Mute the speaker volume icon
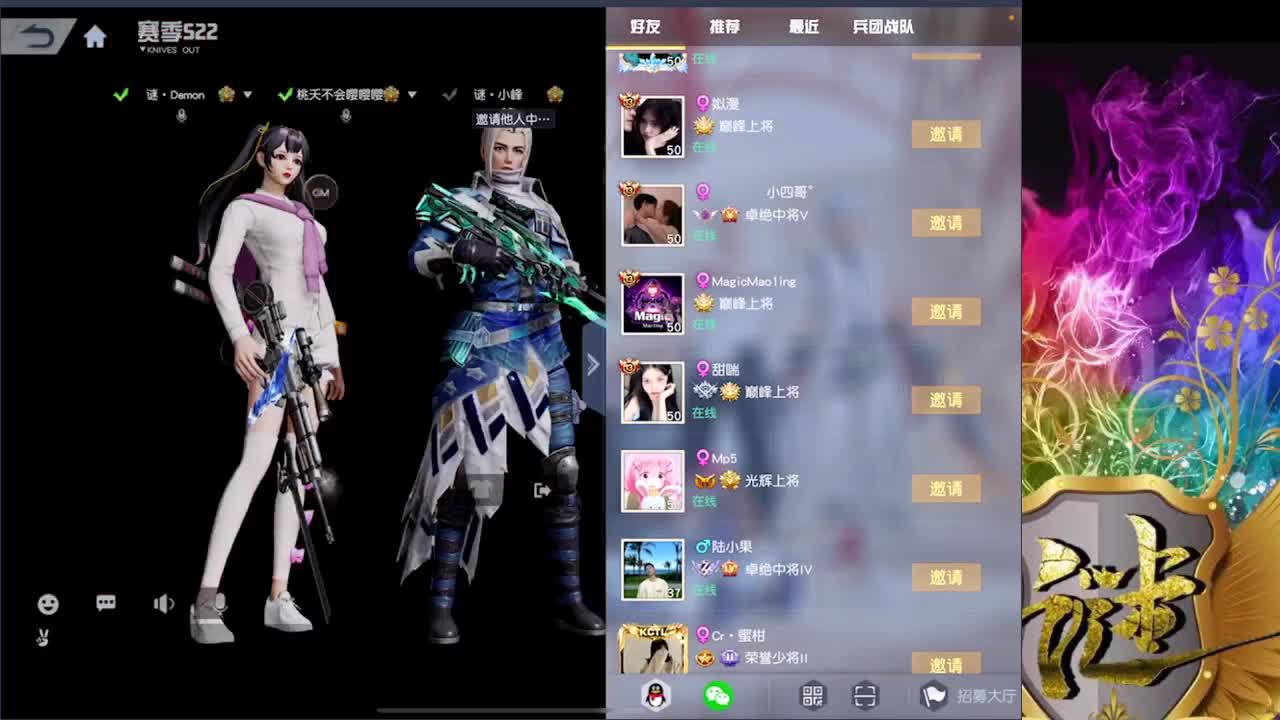 click(x=162, y=604)
